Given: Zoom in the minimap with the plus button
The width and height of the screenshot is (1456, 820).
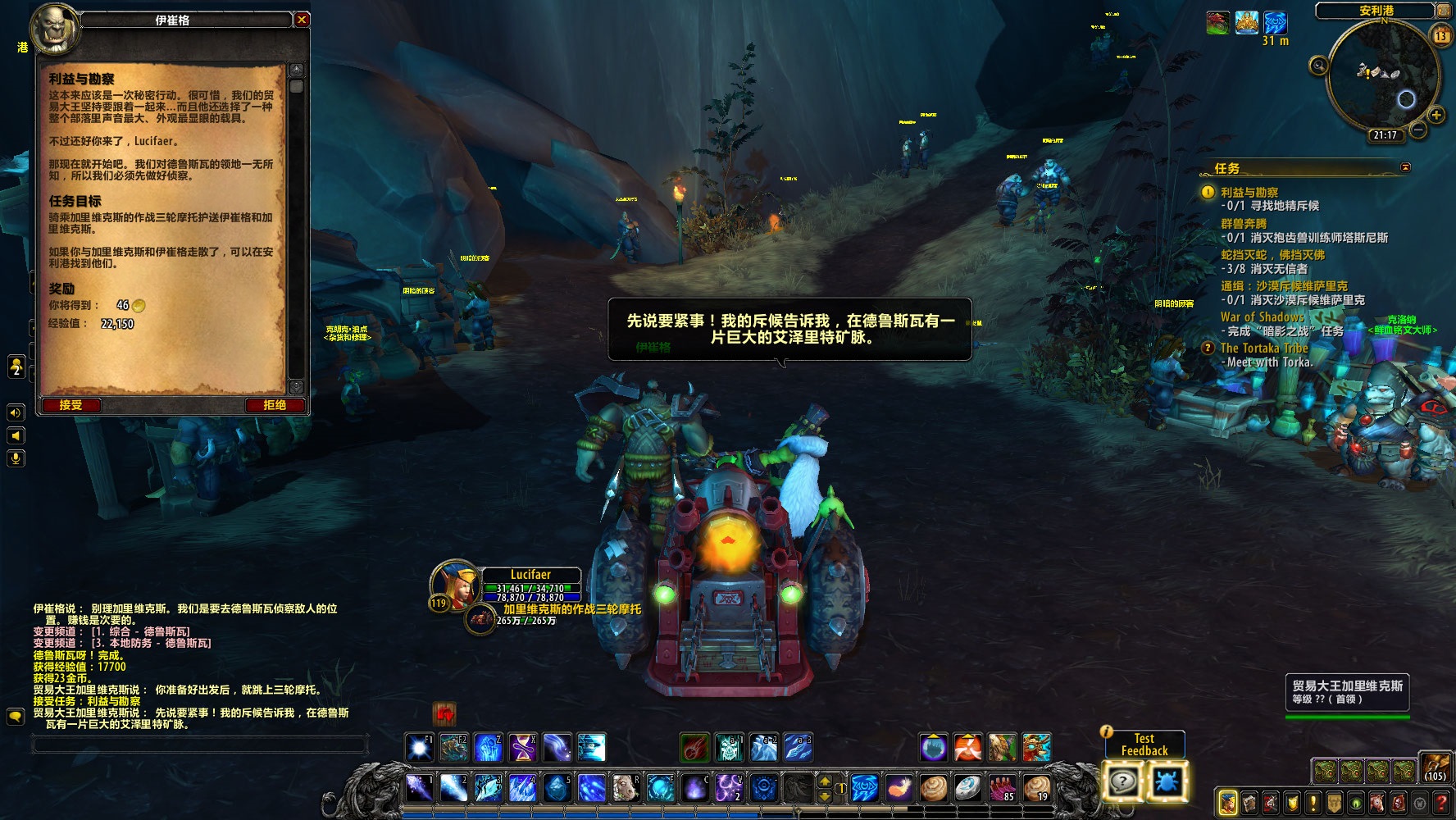Looking at the screenshot, I should coord(1436,116).
